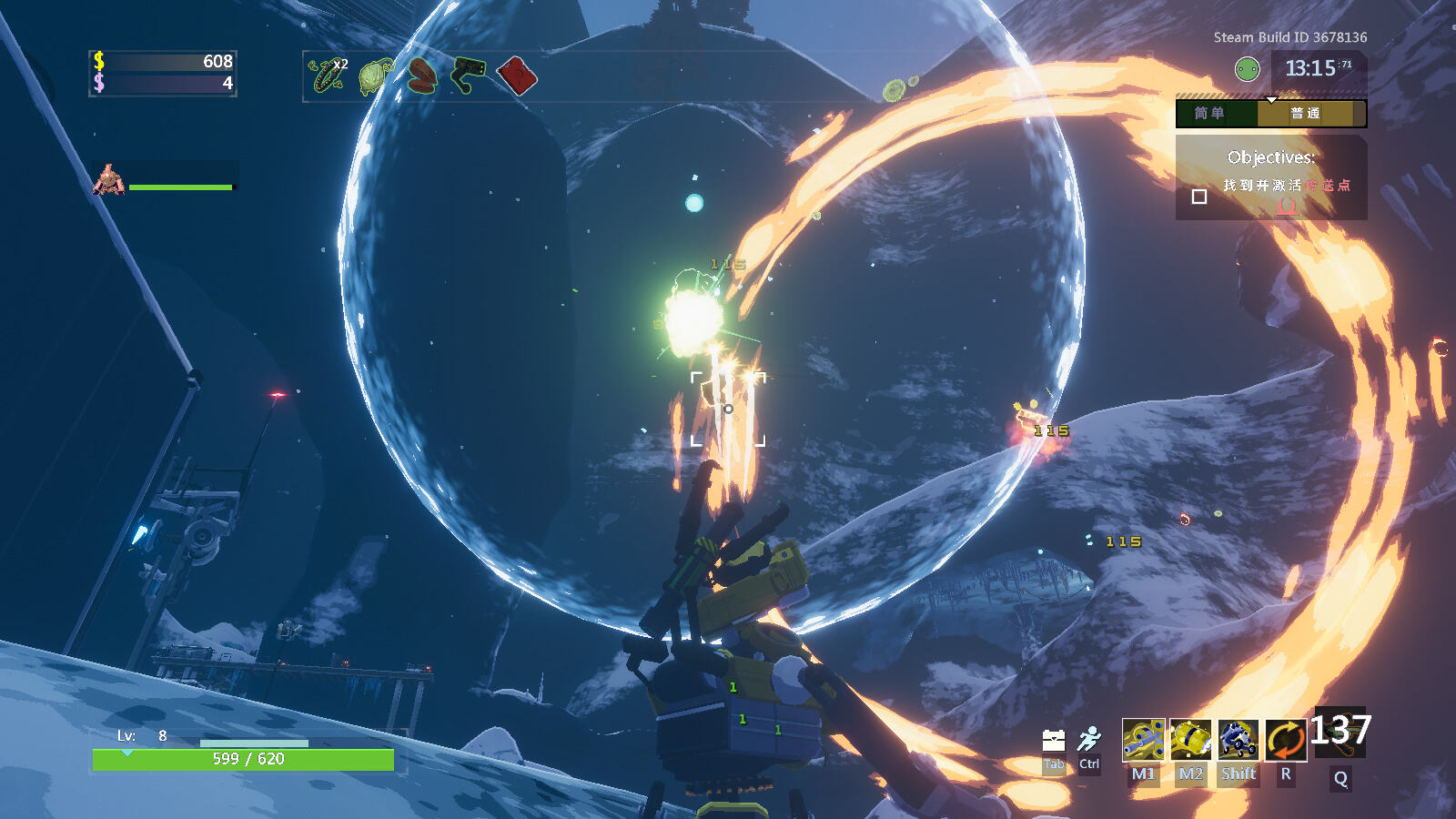Activate the nailgun primary skill icon
Screen dimensions: 1456x819
tap(1143, 740)
